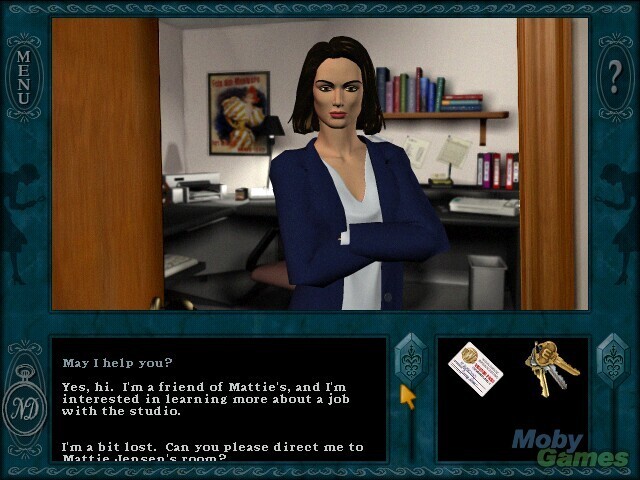The width and height of the screenshot is (640, 480).
Task: Pick the bunch of keys from the inventory
Action: (x=548, y=368)
